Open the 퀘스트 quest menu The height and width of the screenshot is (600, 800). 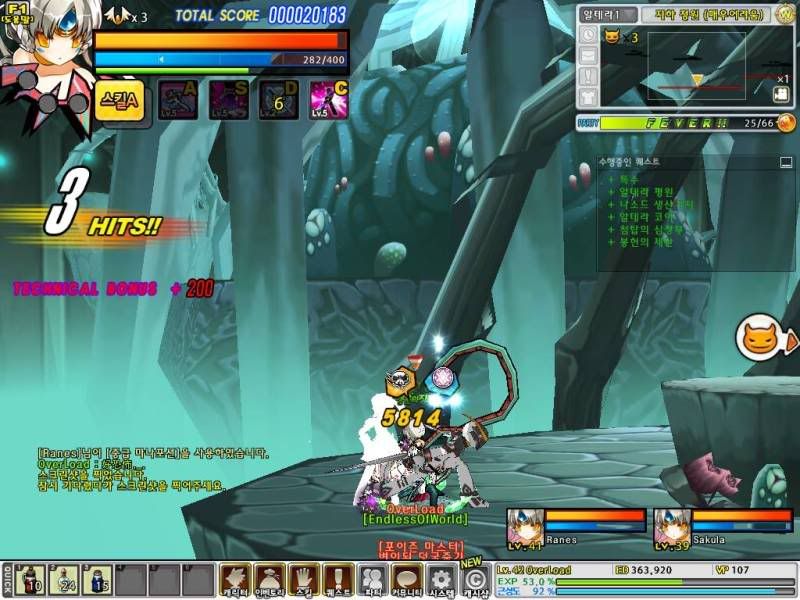(338, 579)
